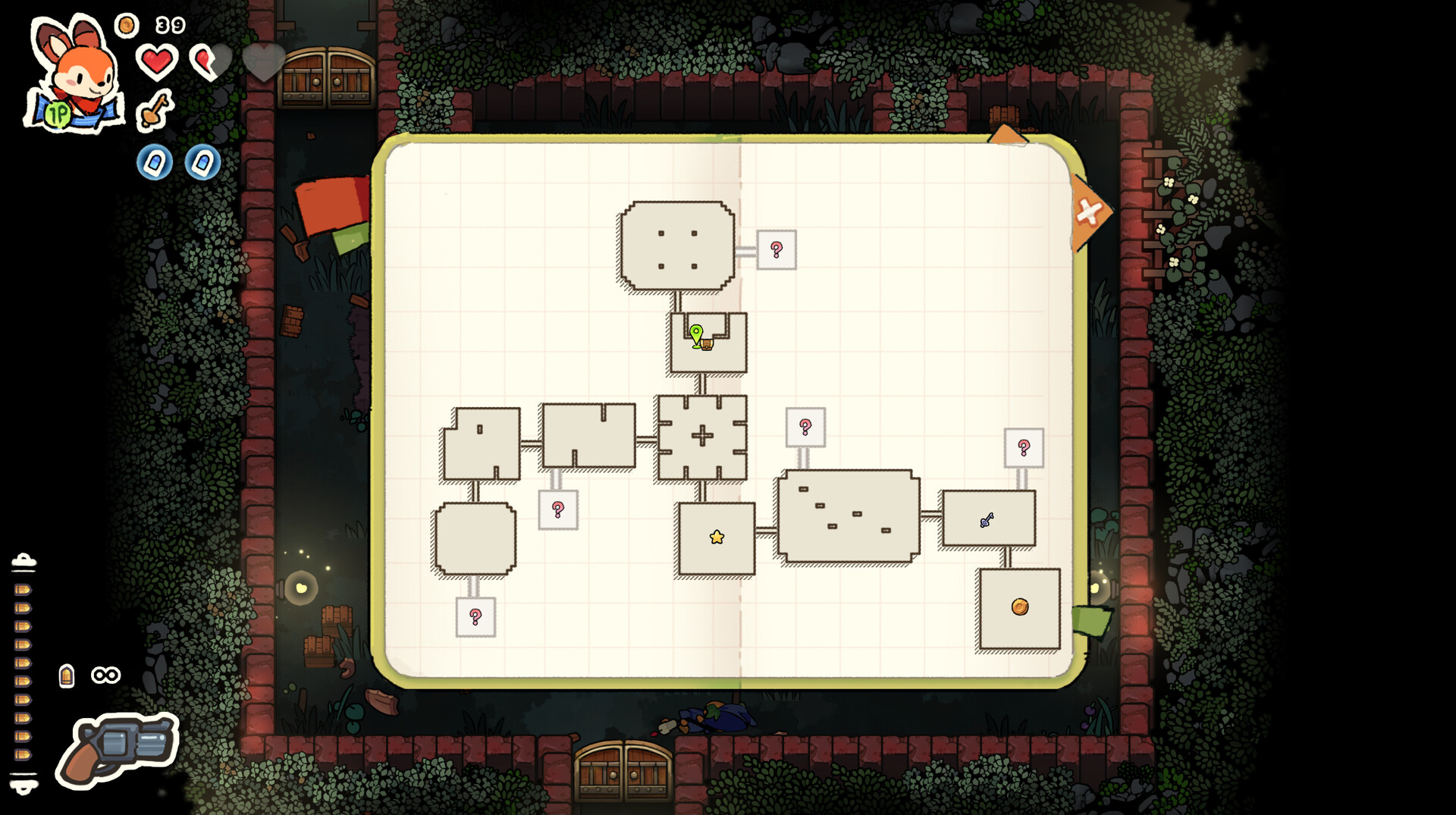Click the coin currency icon next to 39
The width and height of the screenshot is (1456, 815).
pyautogui.click(x=126, y=24)
